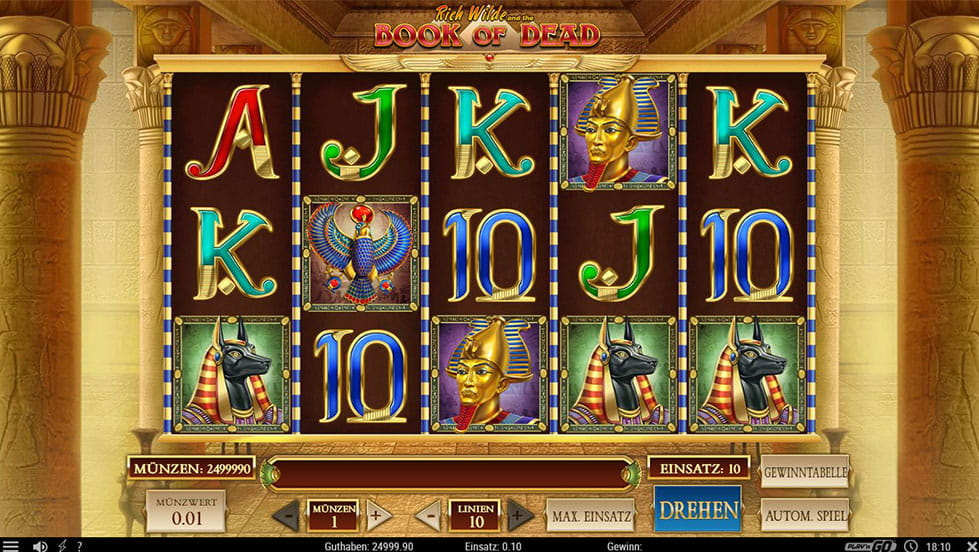Decrease the Münzen count with minus

click(x=286, y=517)
